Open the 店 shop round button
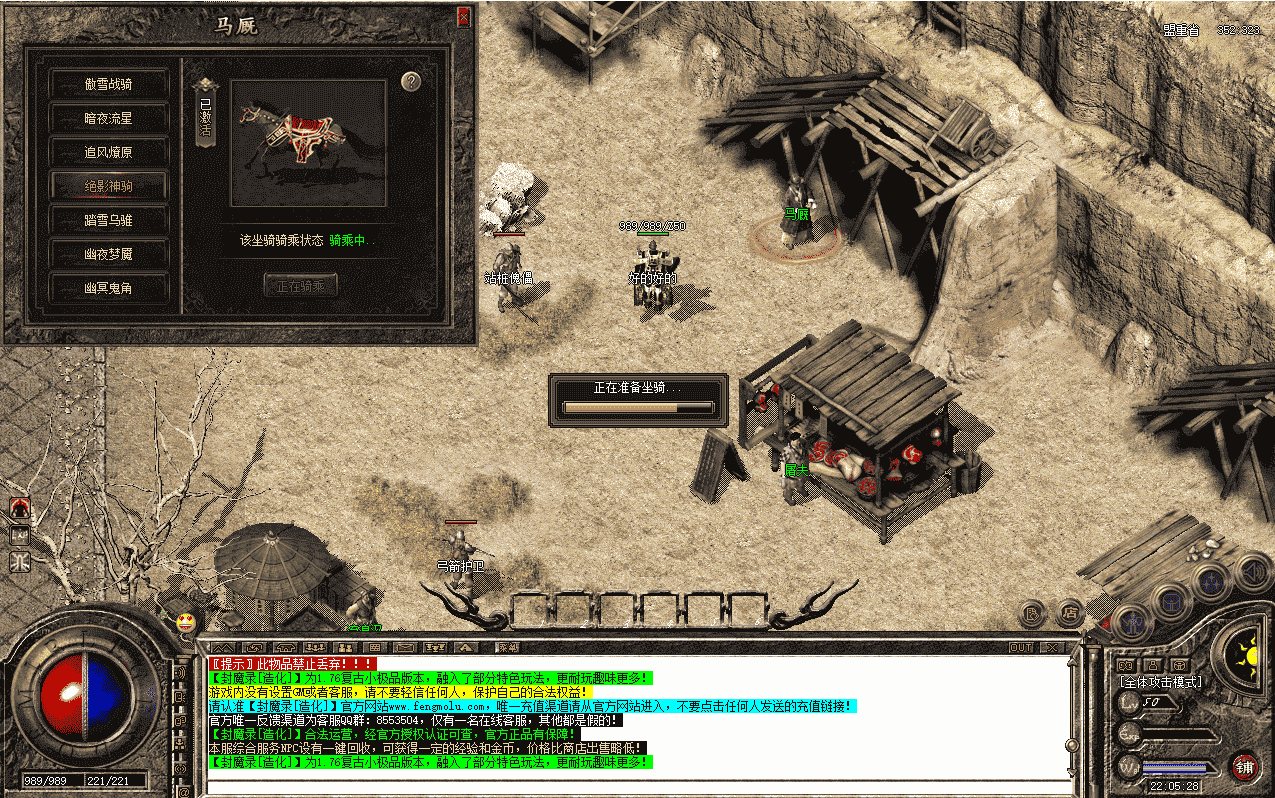Screen dimensions: 1275x798 click(x=1070, y=611)
